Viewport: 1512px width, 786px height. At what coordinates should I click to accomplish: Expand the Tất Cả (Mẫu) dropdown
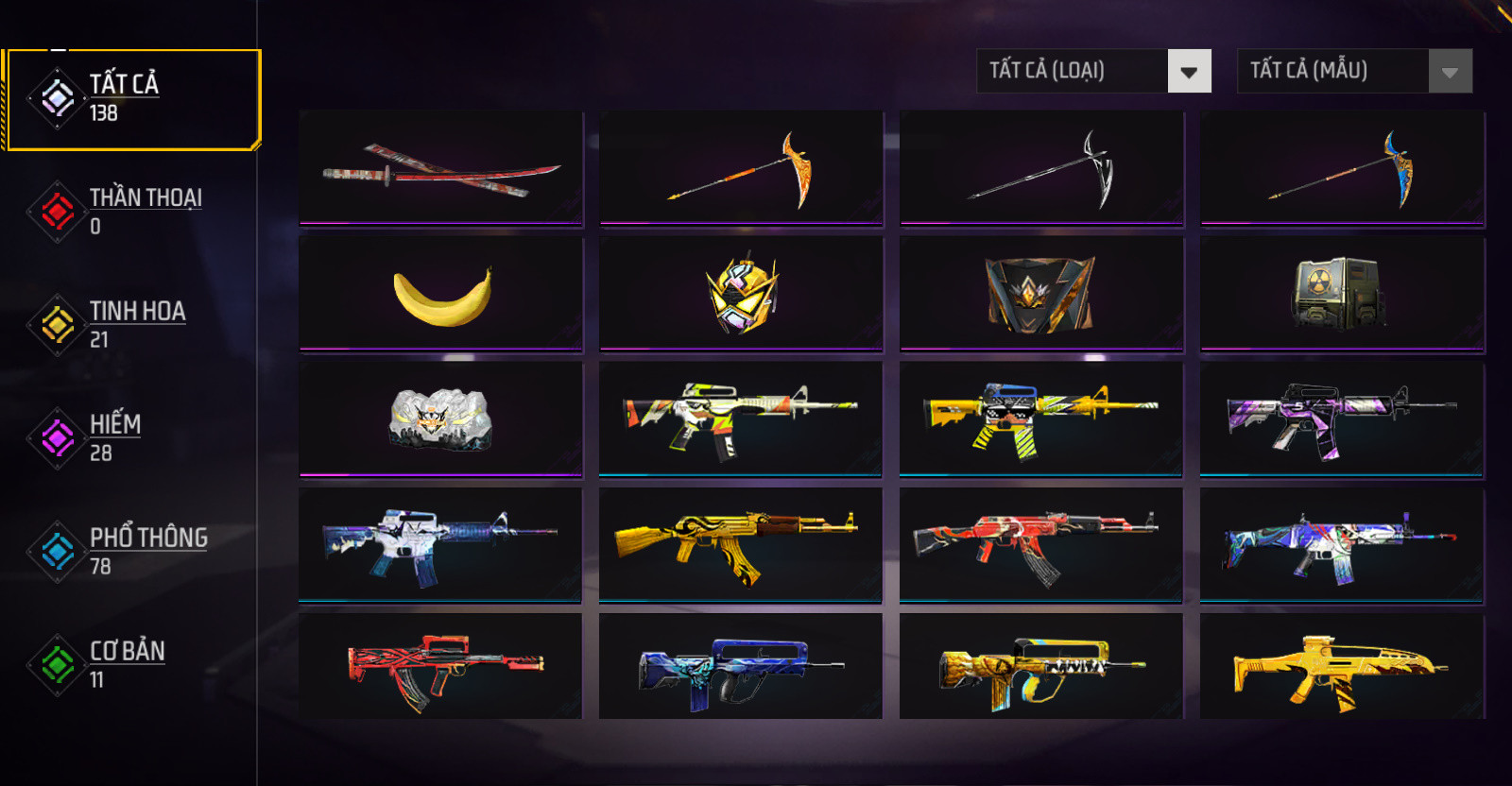click(x=1354, y=71)
